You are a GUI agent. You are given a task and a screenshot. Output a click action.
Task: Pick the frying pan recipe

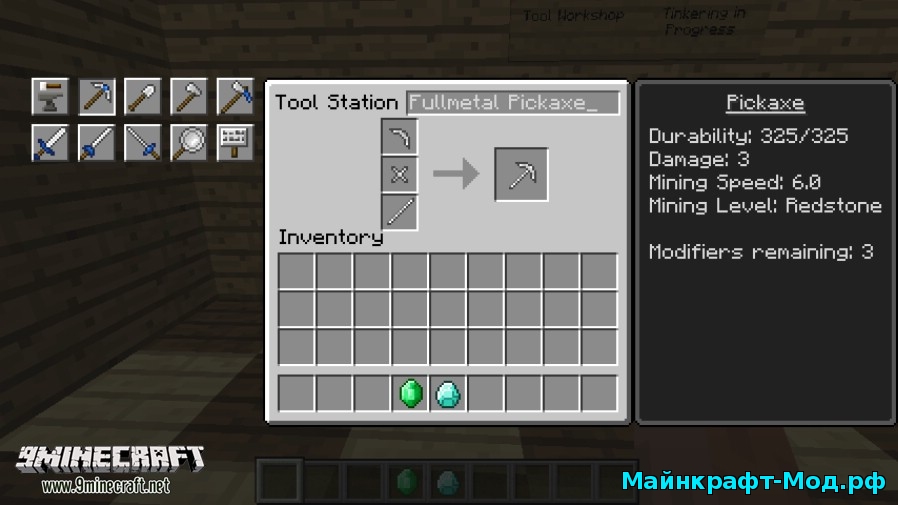point(188,143)
